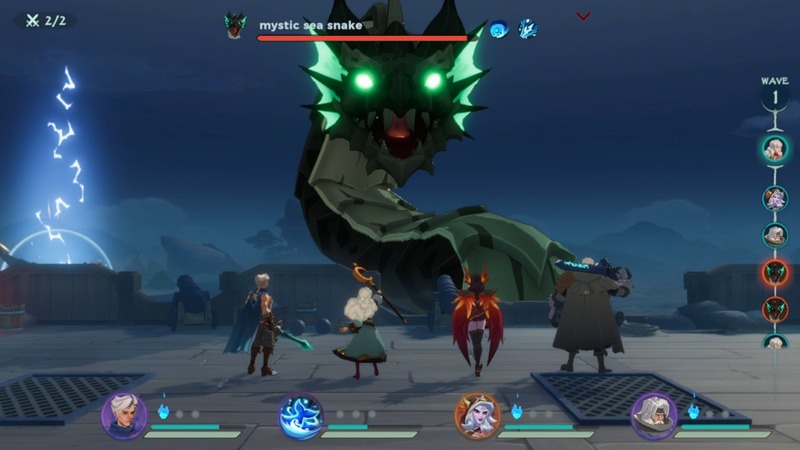Select the hooded white-haired gunner portrait
The height and width of the screenshot is (450, 800).
click(x=654, y=416)
